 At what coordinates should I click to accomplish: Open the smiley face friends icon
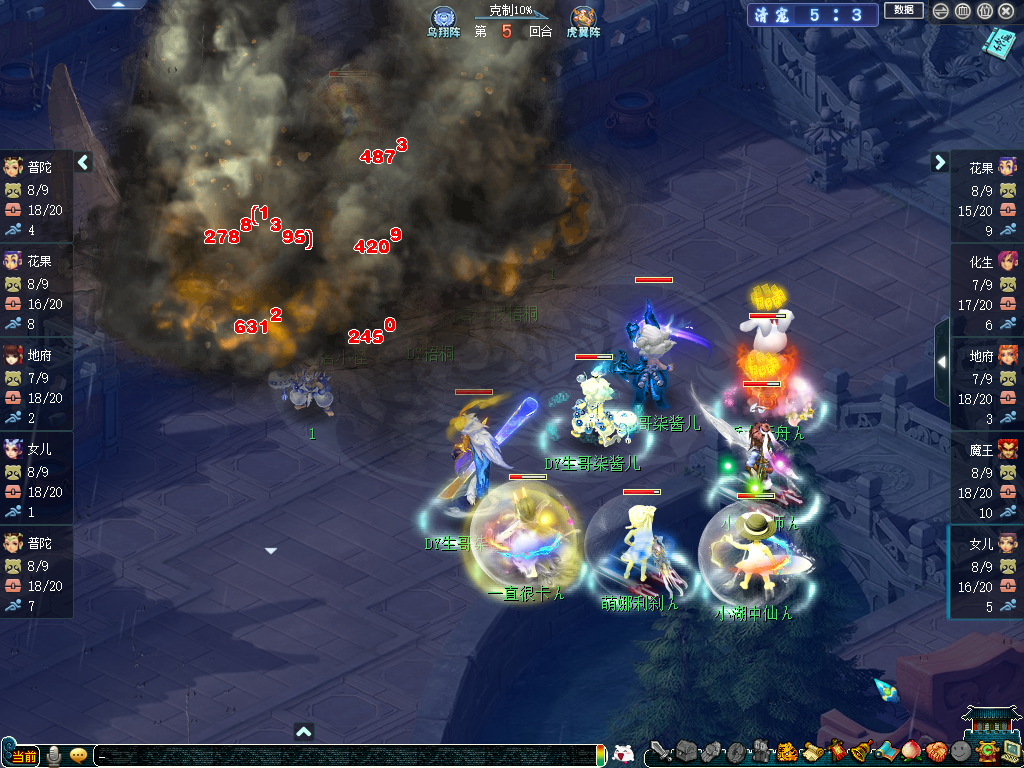[961, 750]
